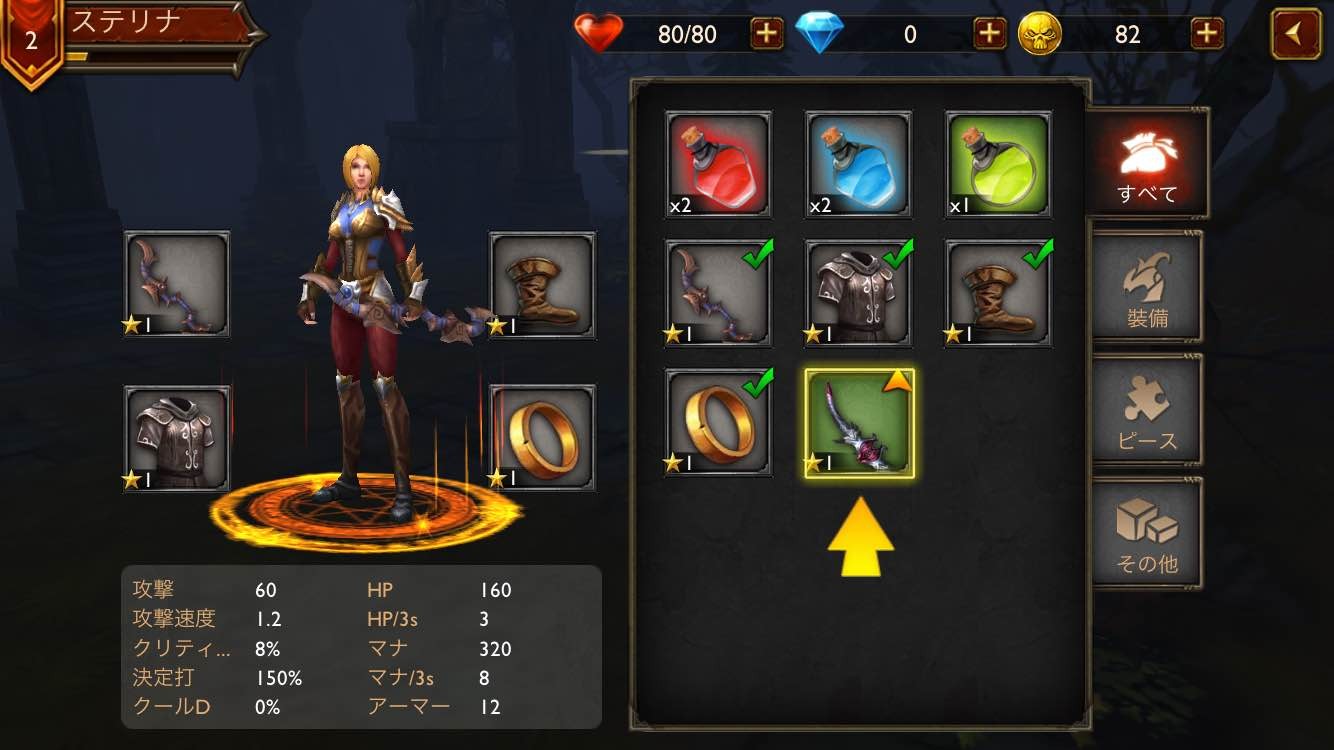Image resolution: width=1334 pixels, height=750 pixels.
Task: Buy more blue diamonds with the plus button
Action: pos(990,34)
